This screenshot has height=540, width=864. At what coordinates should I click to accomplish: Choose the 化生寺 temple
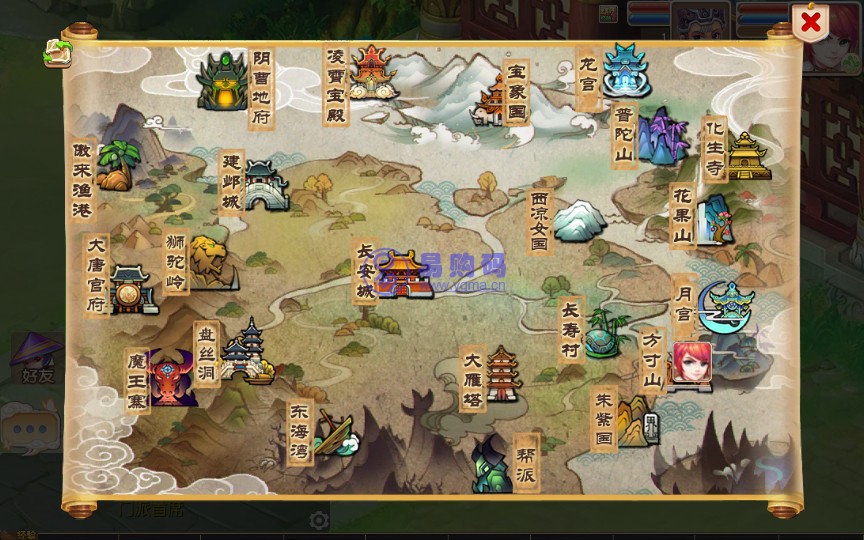tap(746, 155)
